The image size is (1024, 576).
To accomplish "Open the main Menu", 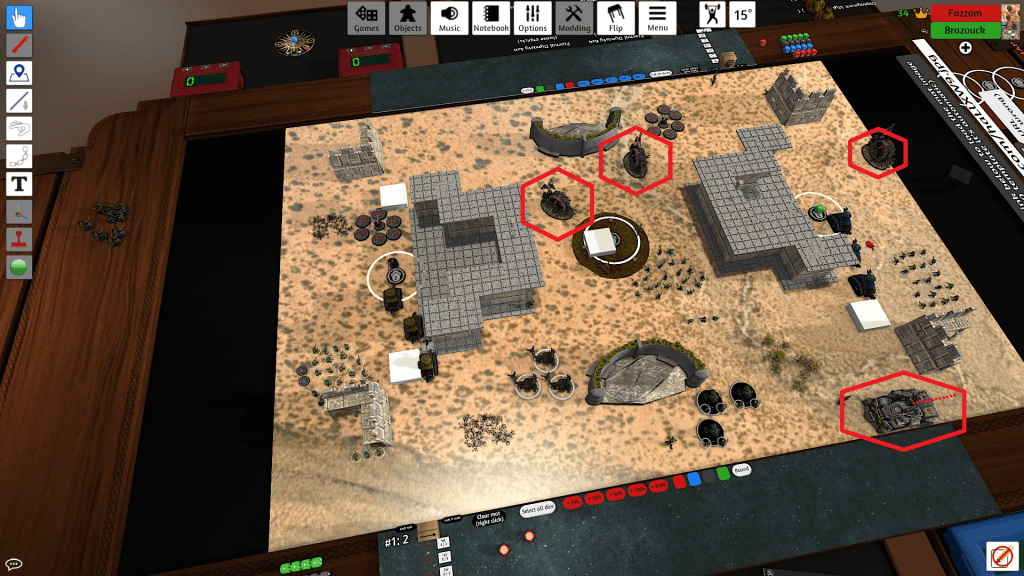I will click(657, 17).
